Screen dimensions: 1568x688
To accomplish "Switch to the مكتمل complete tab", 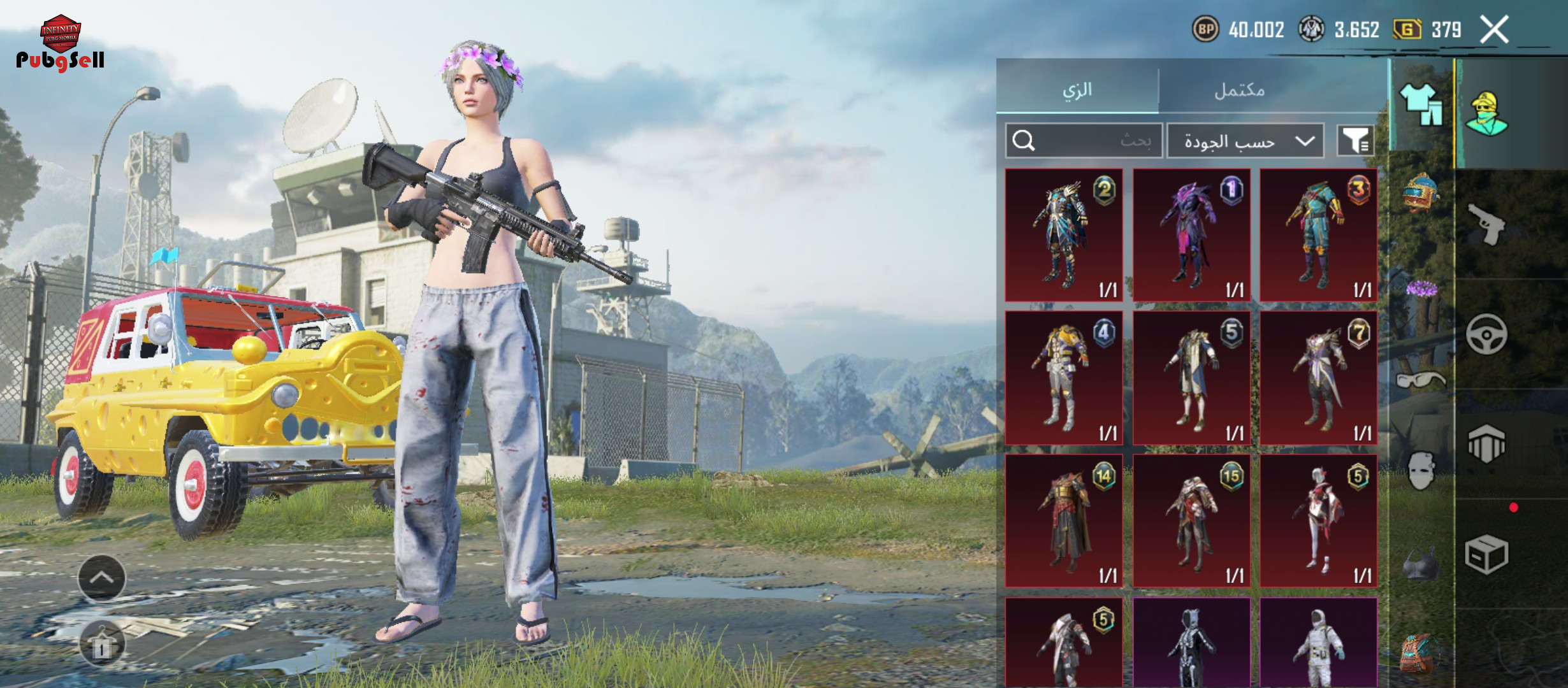I will point(1239,89).
